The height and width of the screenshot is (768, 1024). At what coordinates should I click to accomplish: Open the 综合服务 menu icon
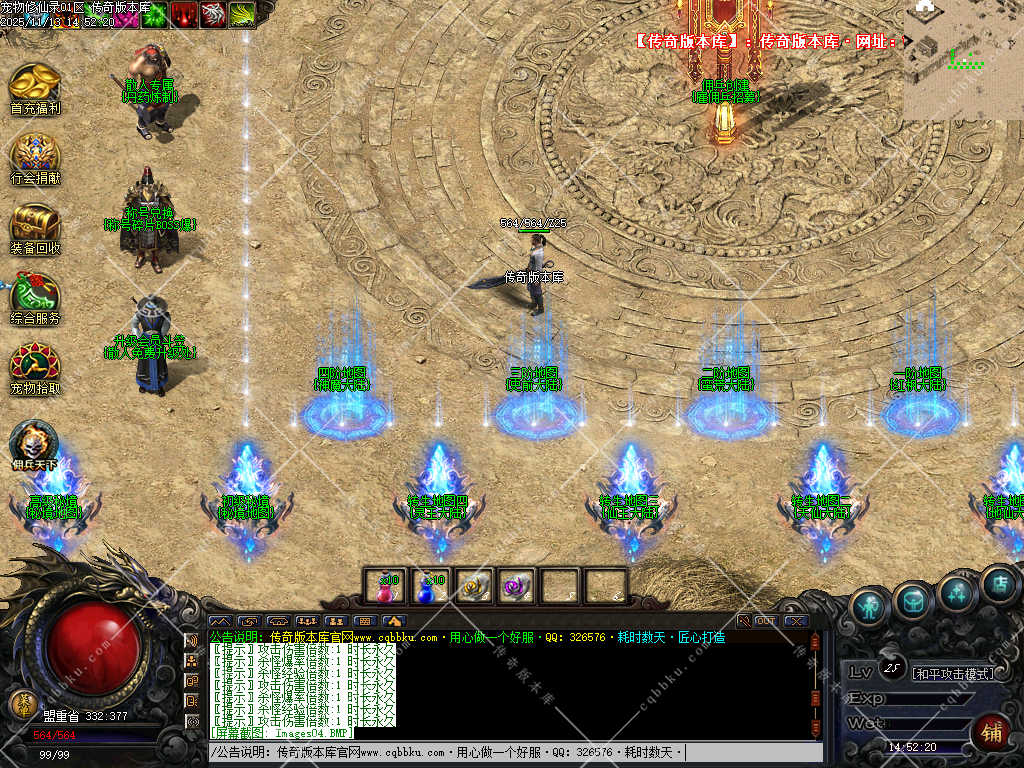tap(34, 295)
